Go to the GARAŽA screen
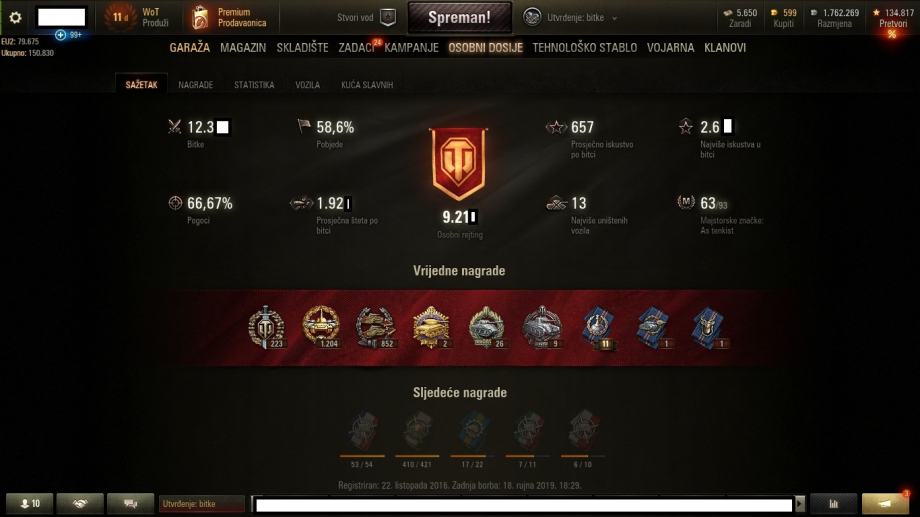920x517 pixels. pyautogui.click(x=190, y=47)
